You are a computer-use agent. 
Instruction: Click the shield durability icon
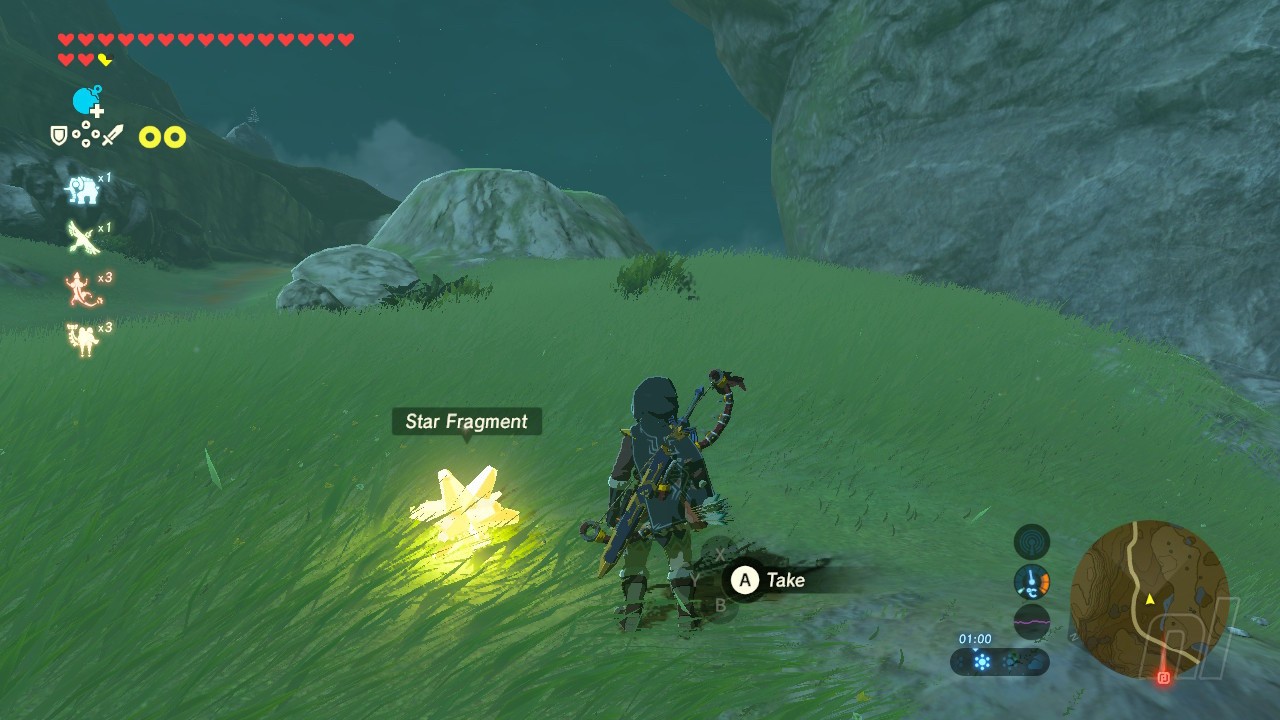[x=58, y=133]
